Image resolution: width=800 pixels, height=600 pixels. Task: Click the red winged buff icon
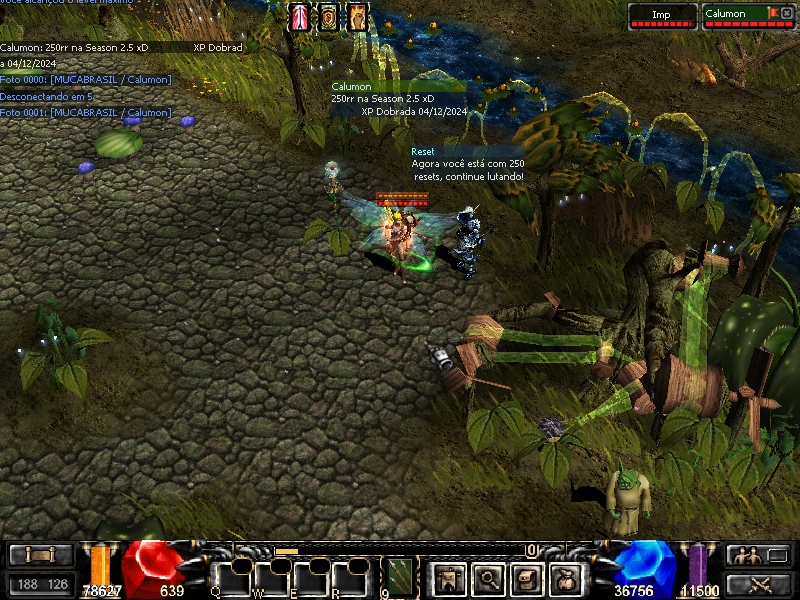[x=300, y=17]
